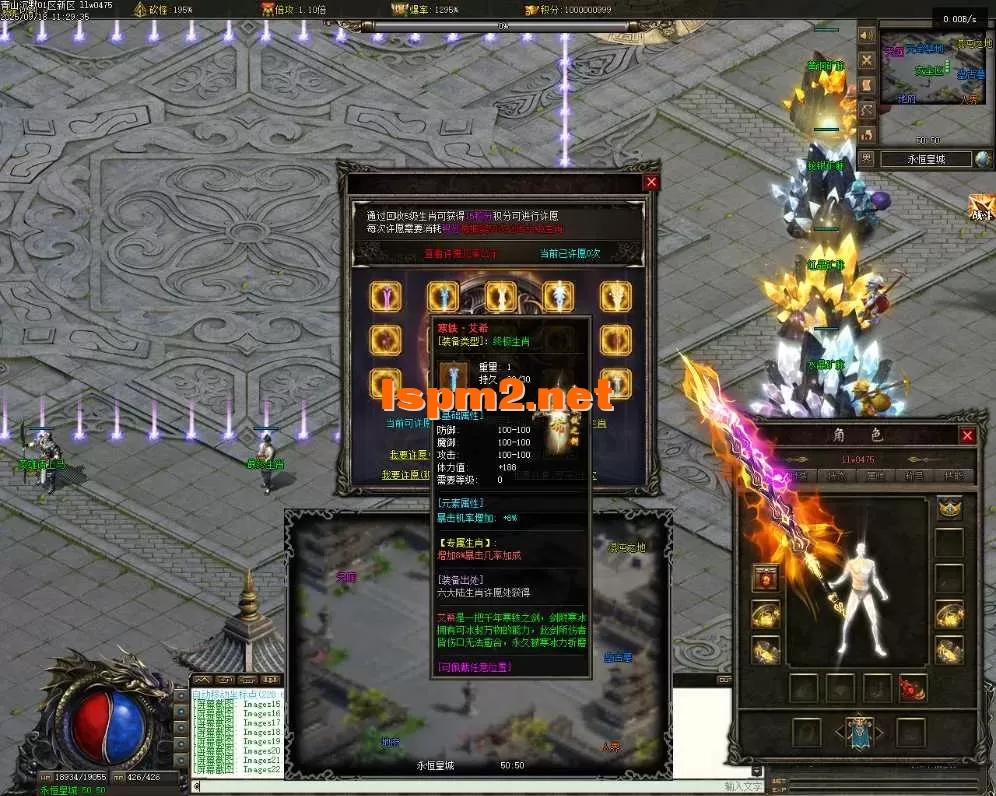The height and width of the screenshot is (796, 996).
Task: Click the chat text input box
Action: point(450,786)
